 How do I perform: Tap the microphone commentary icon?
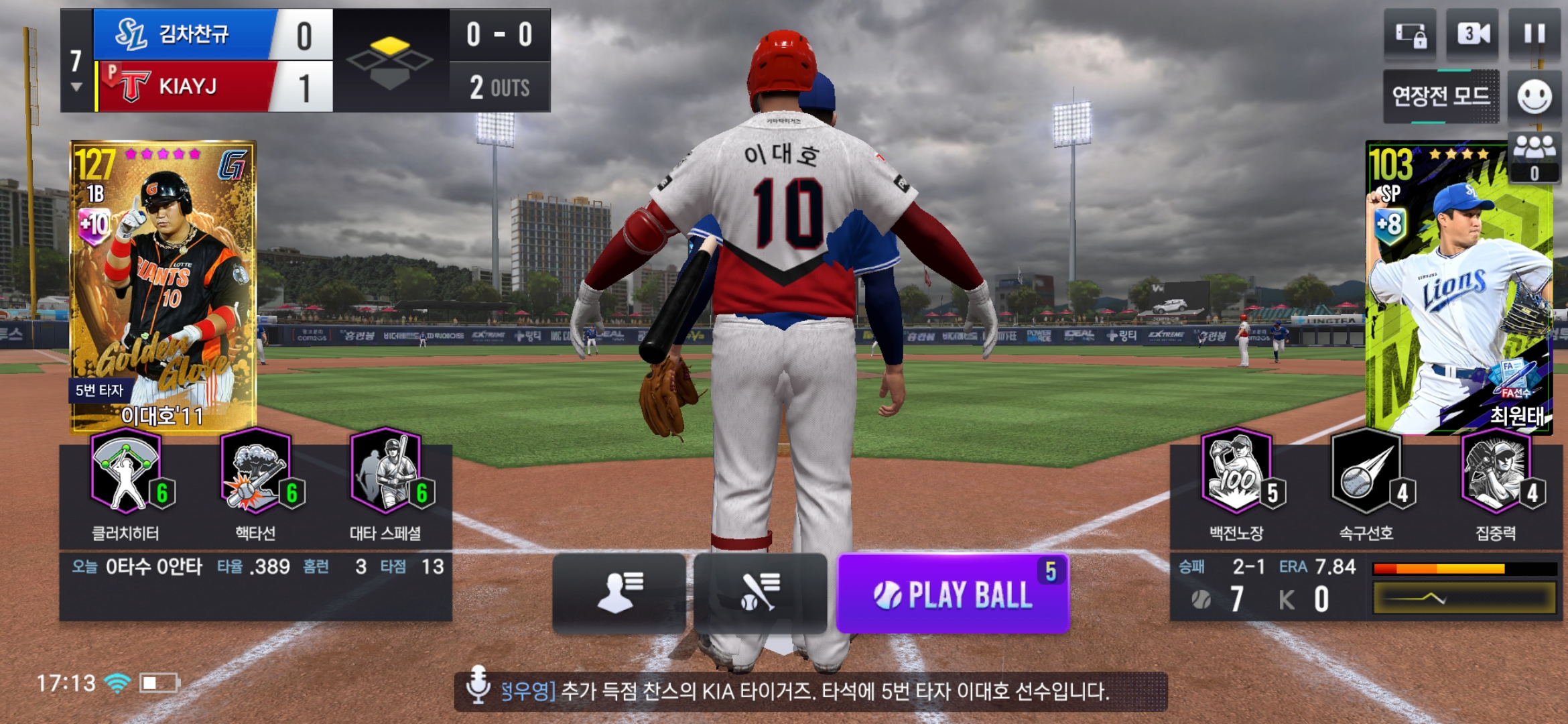pyautogui.click(x=478, y=684)
